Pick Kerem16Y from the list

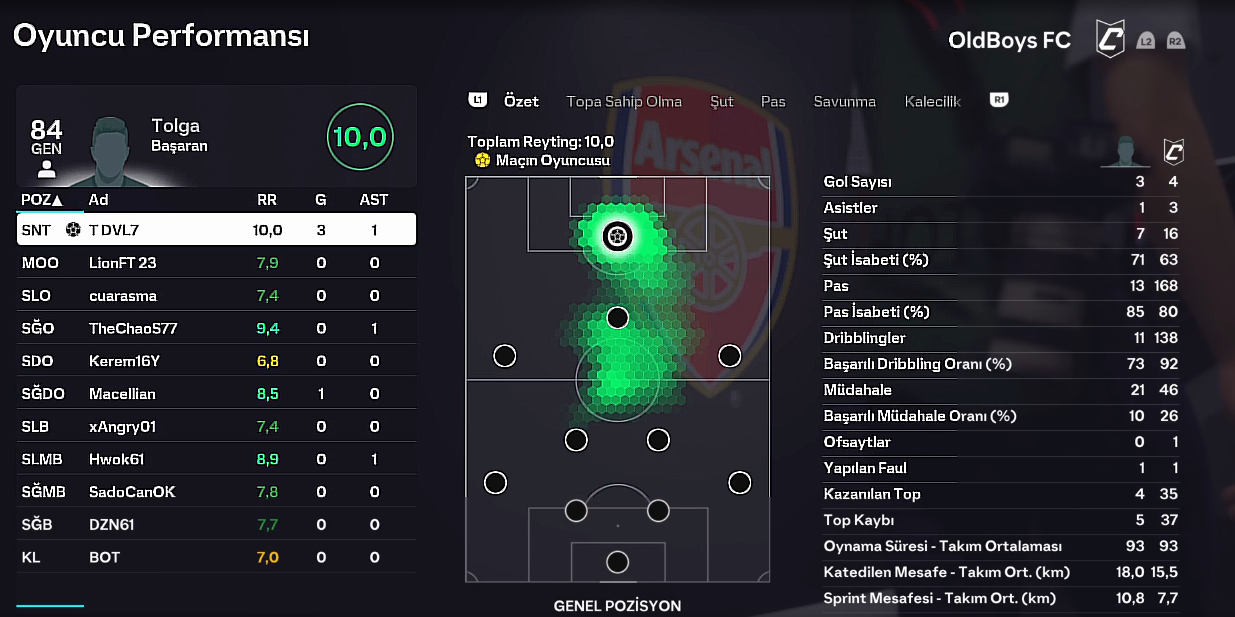216,361
